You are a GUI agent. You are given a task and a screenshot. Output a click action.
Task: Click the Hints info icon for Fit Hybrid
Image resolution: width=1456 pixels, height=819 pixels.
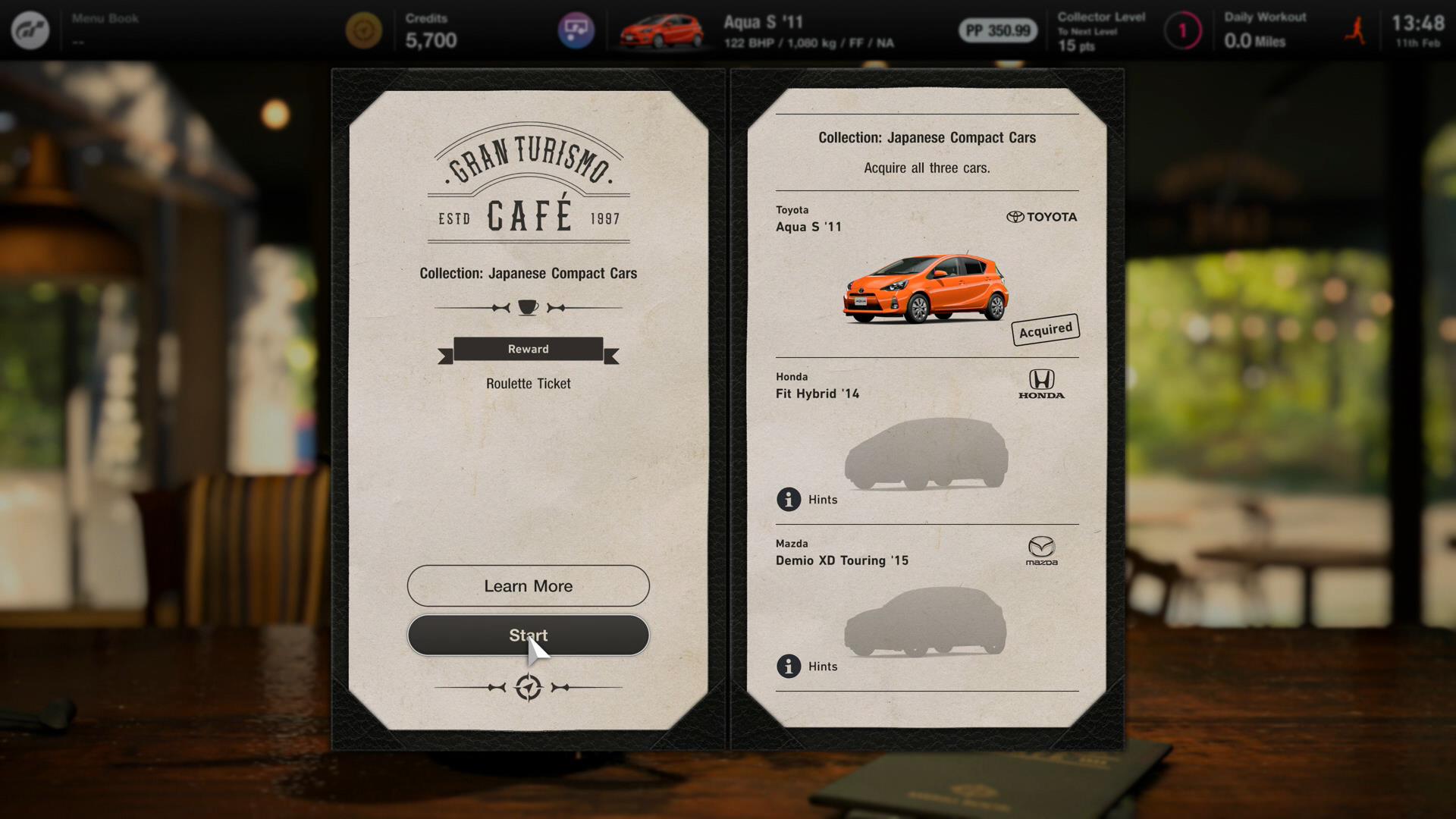pos(789,500)
